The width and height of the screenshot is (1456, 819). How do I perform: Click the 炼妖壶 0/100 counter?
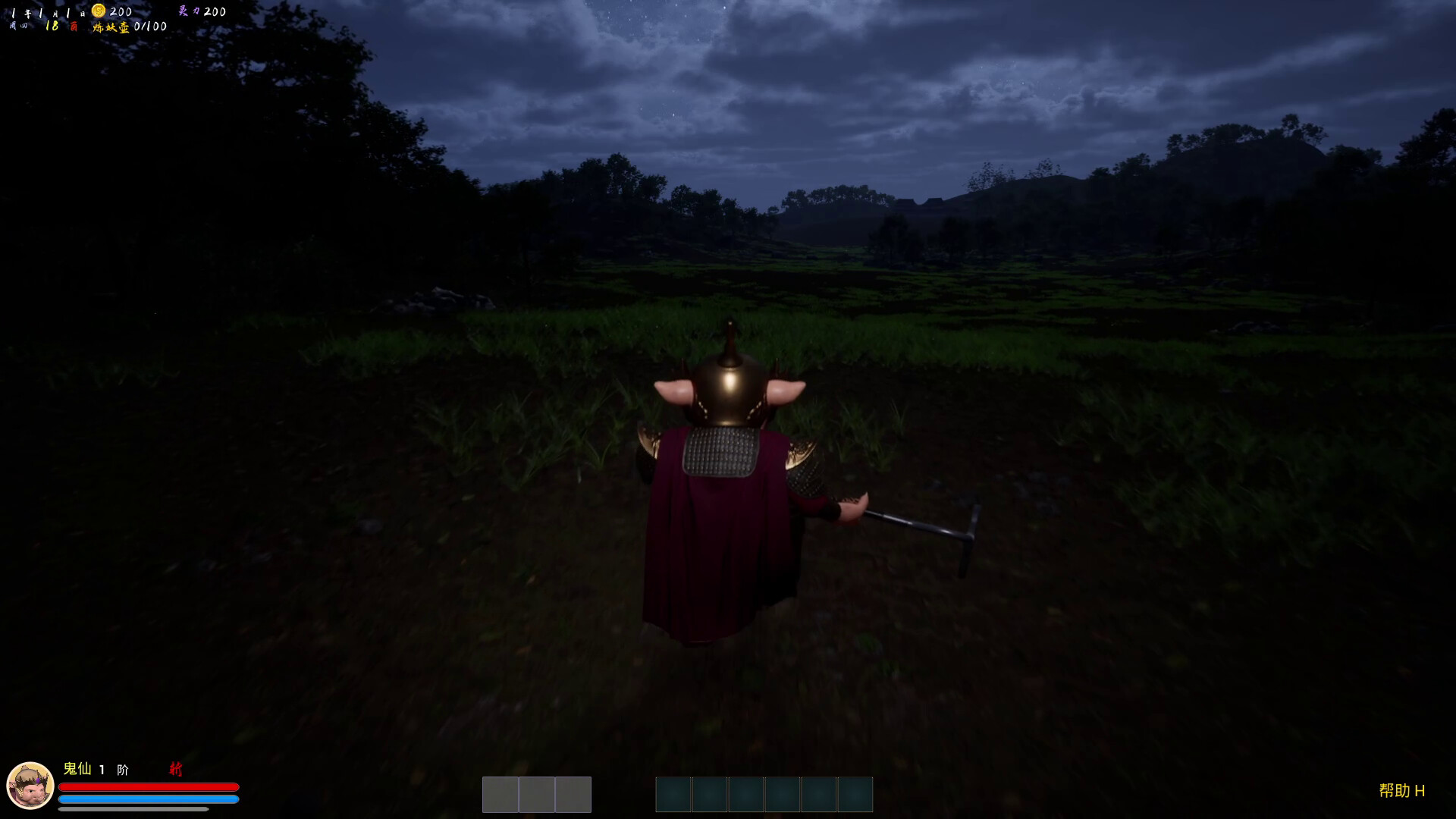[x=130, y=25]
